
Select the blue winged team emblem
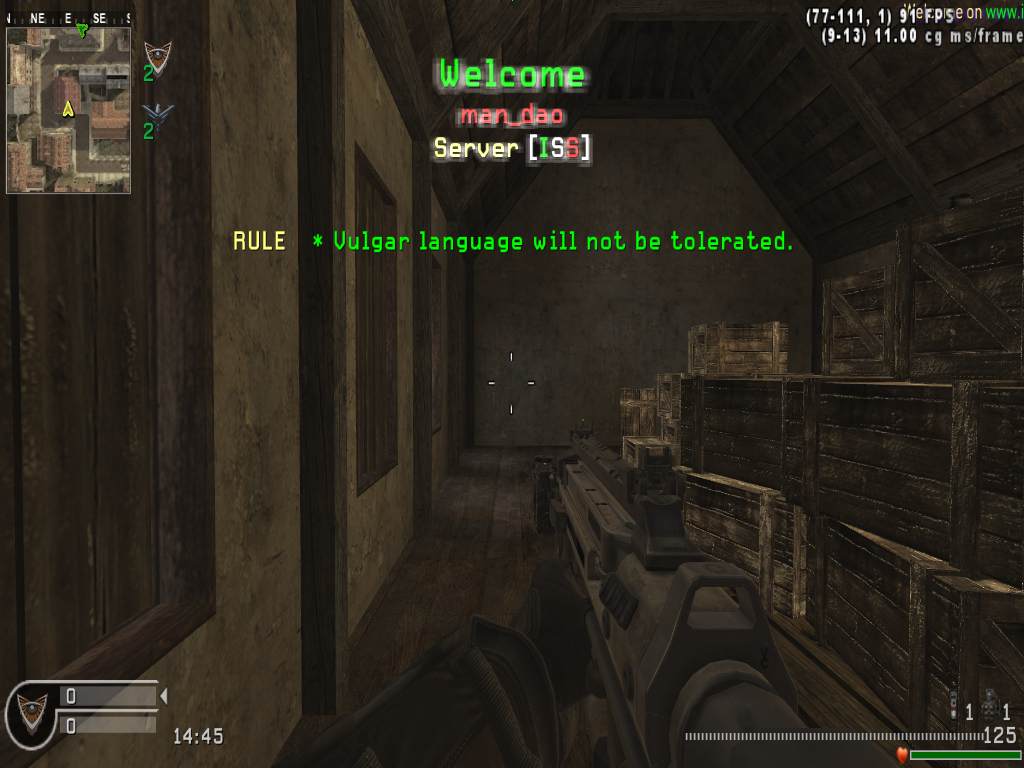pos(157,112)
